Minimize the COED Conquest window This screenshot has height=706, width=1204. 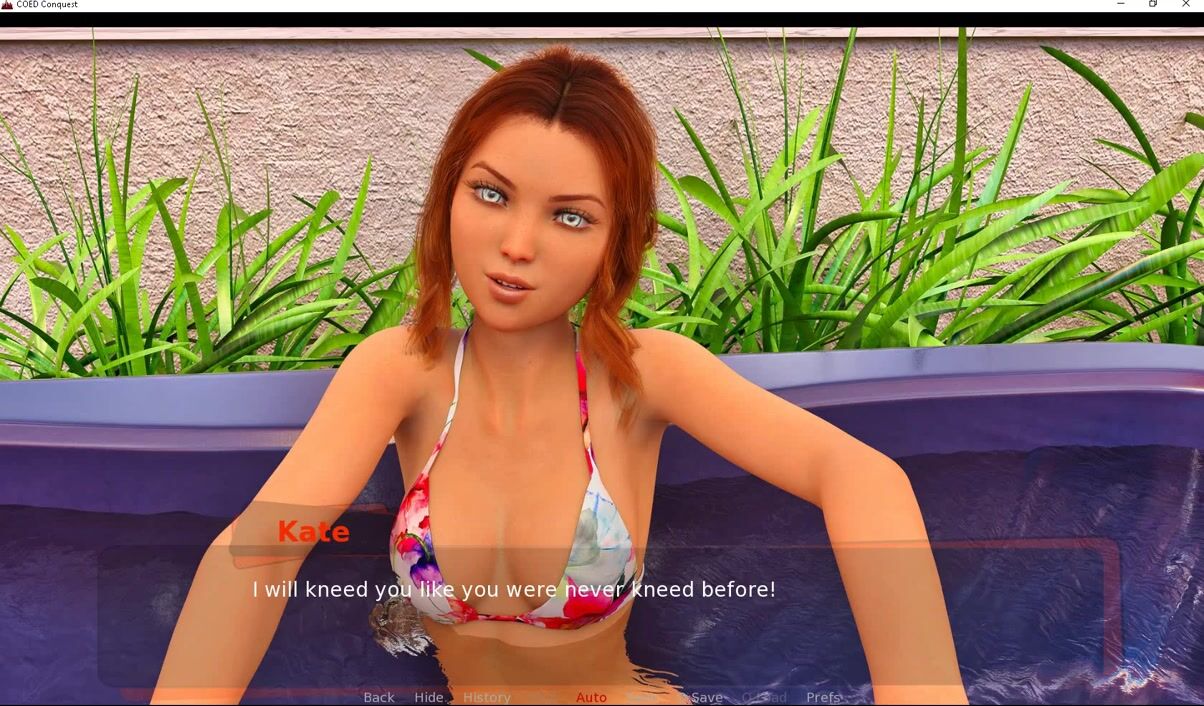click(1120, 5)
